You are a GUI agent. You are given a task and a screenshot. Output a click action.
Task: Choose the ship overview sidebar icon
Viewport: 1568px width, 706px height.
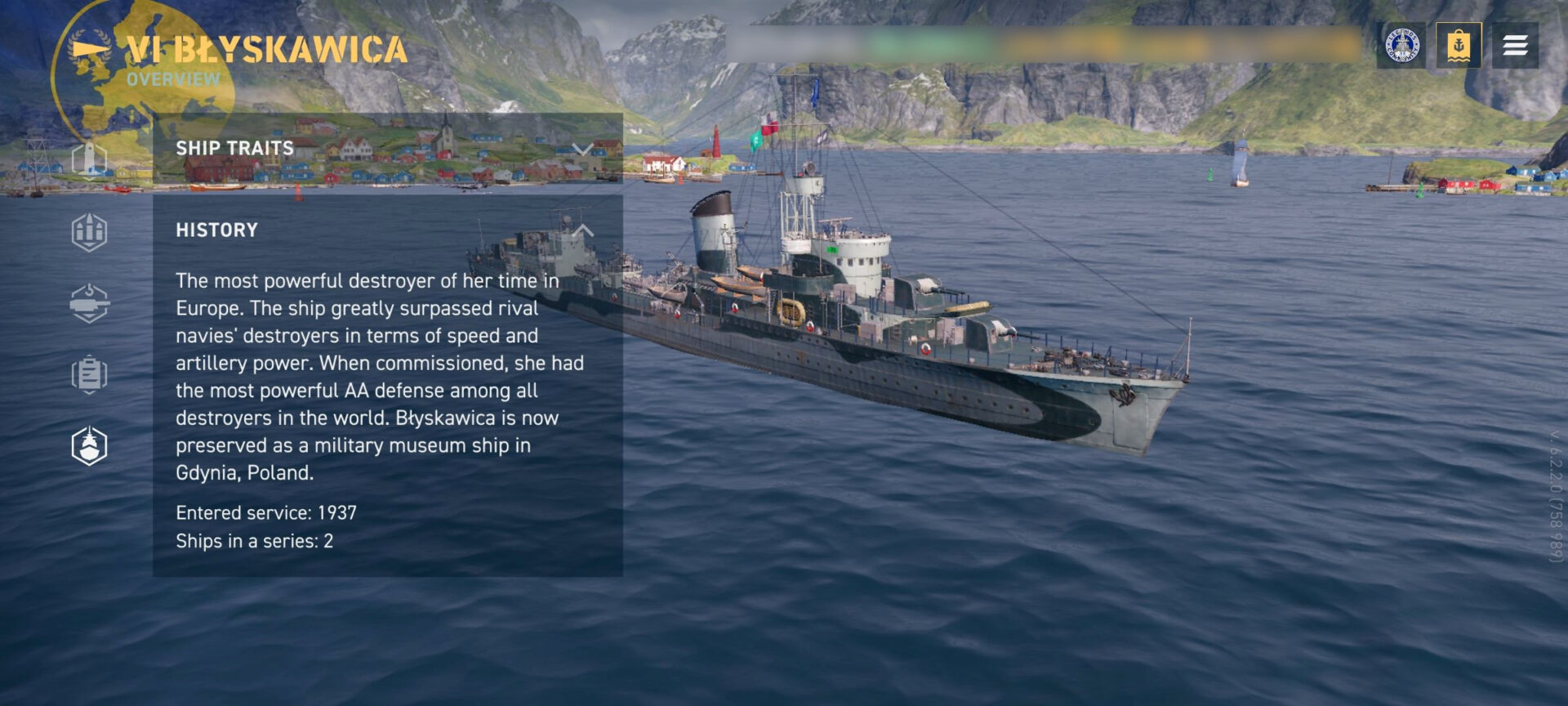pos(89,446)
